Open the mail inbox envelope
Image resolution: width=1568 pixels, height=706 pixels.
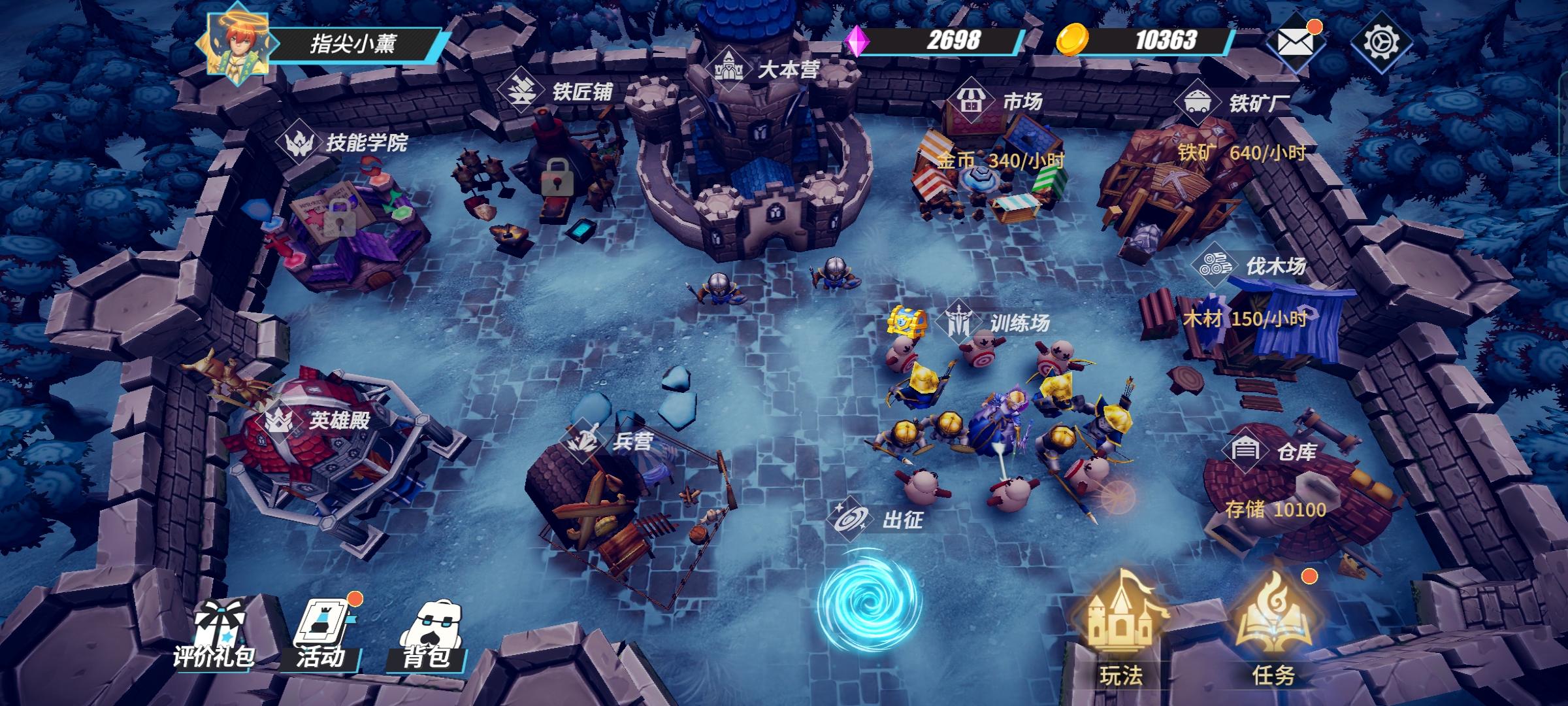1295,42
